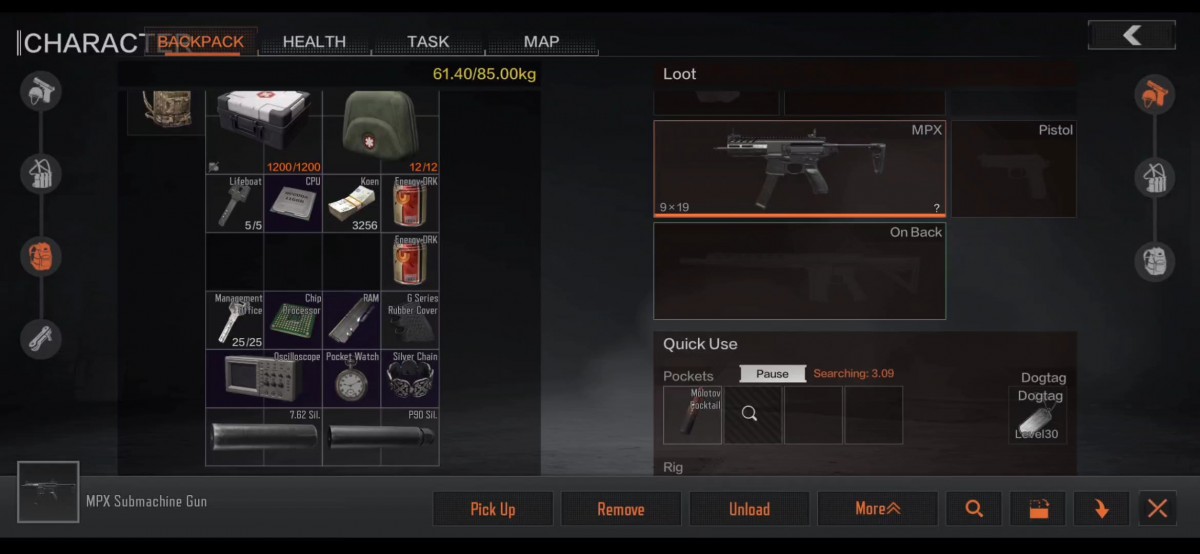
Task: Open the TASK tab
Action: tap(428, 42)
